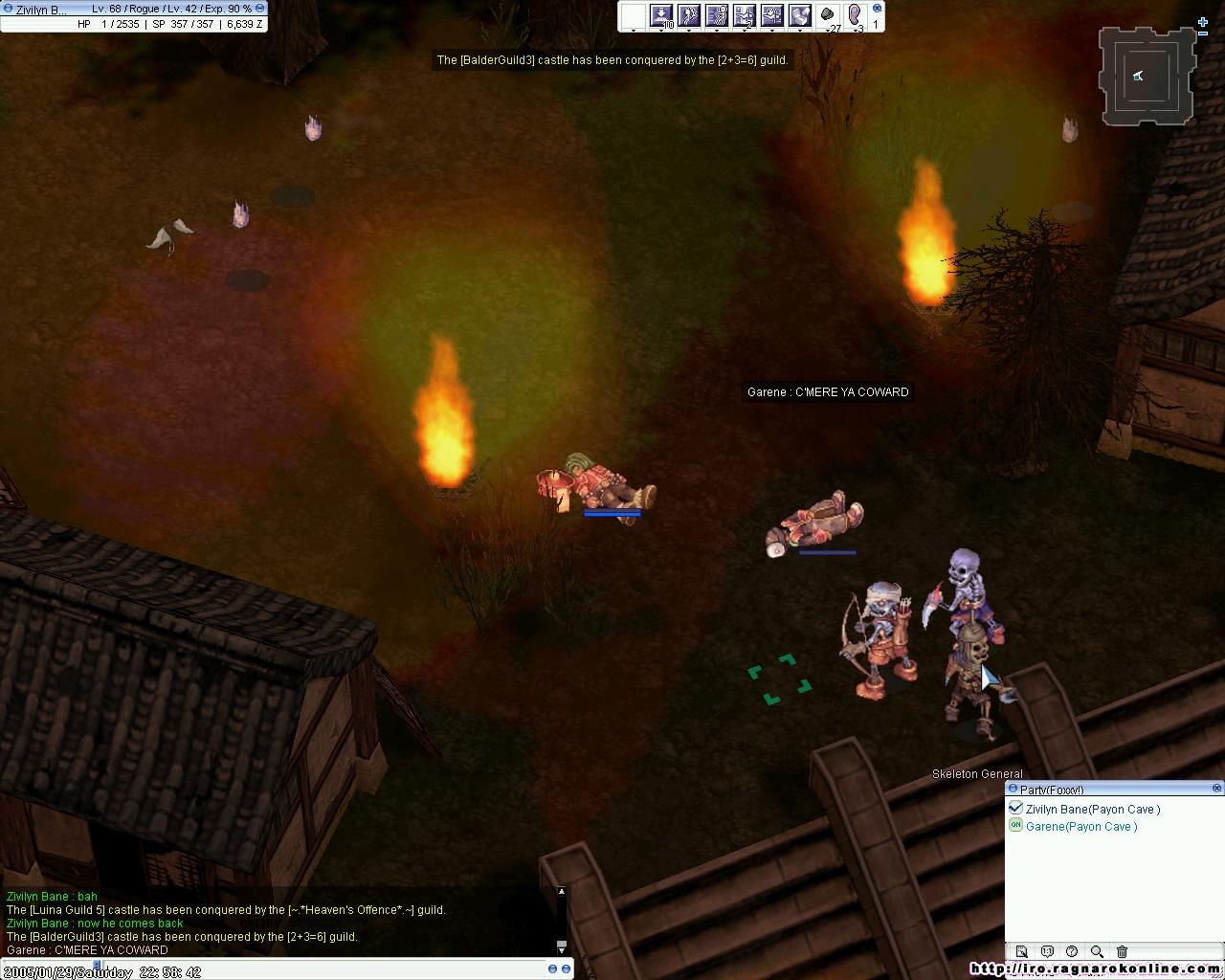Collapse the Party window using title orb
The image size is (1225, 980).
click(1013, 789)
